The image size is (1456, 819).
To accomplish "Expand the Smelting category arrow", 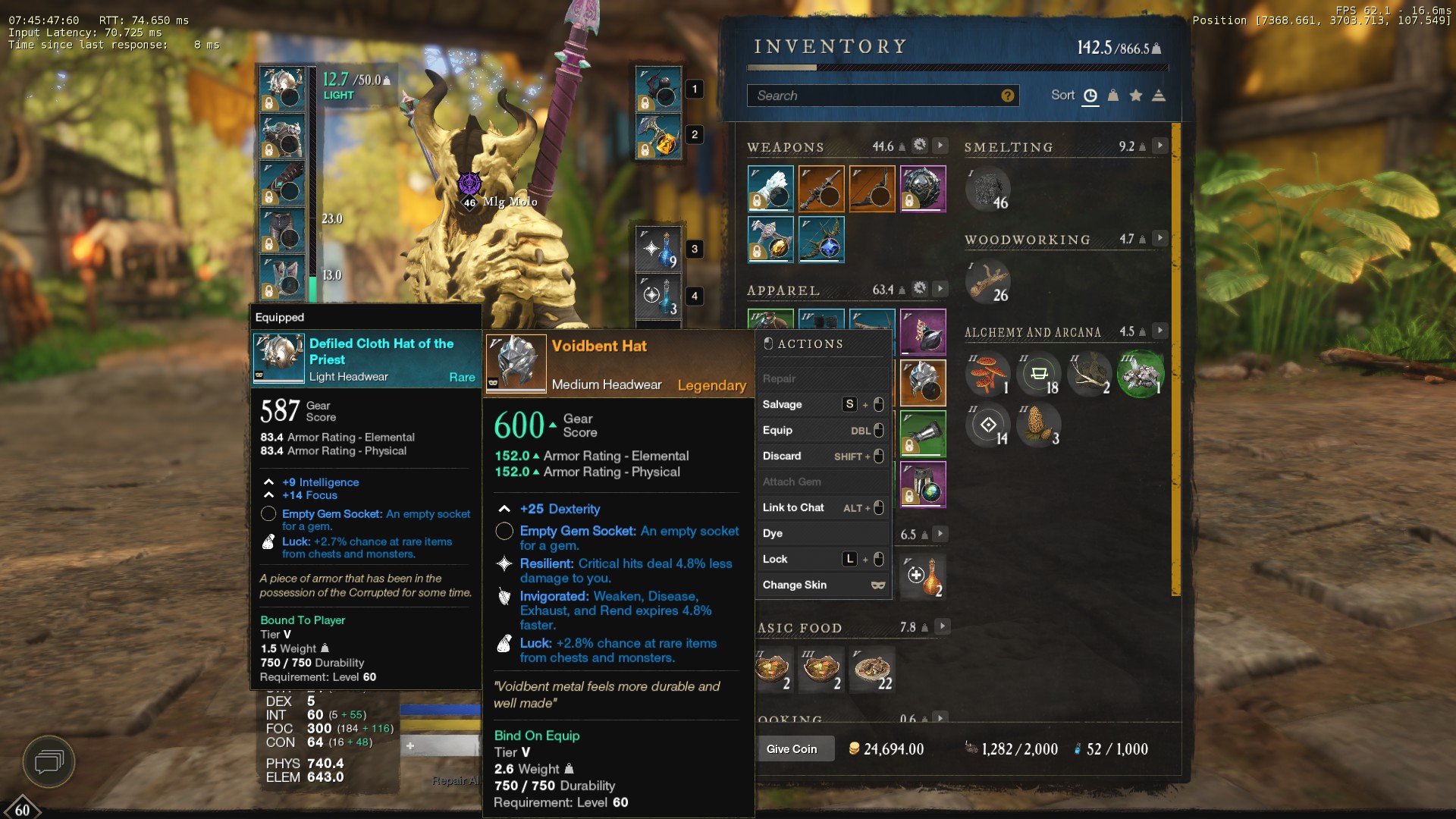I will (1160, 145).
